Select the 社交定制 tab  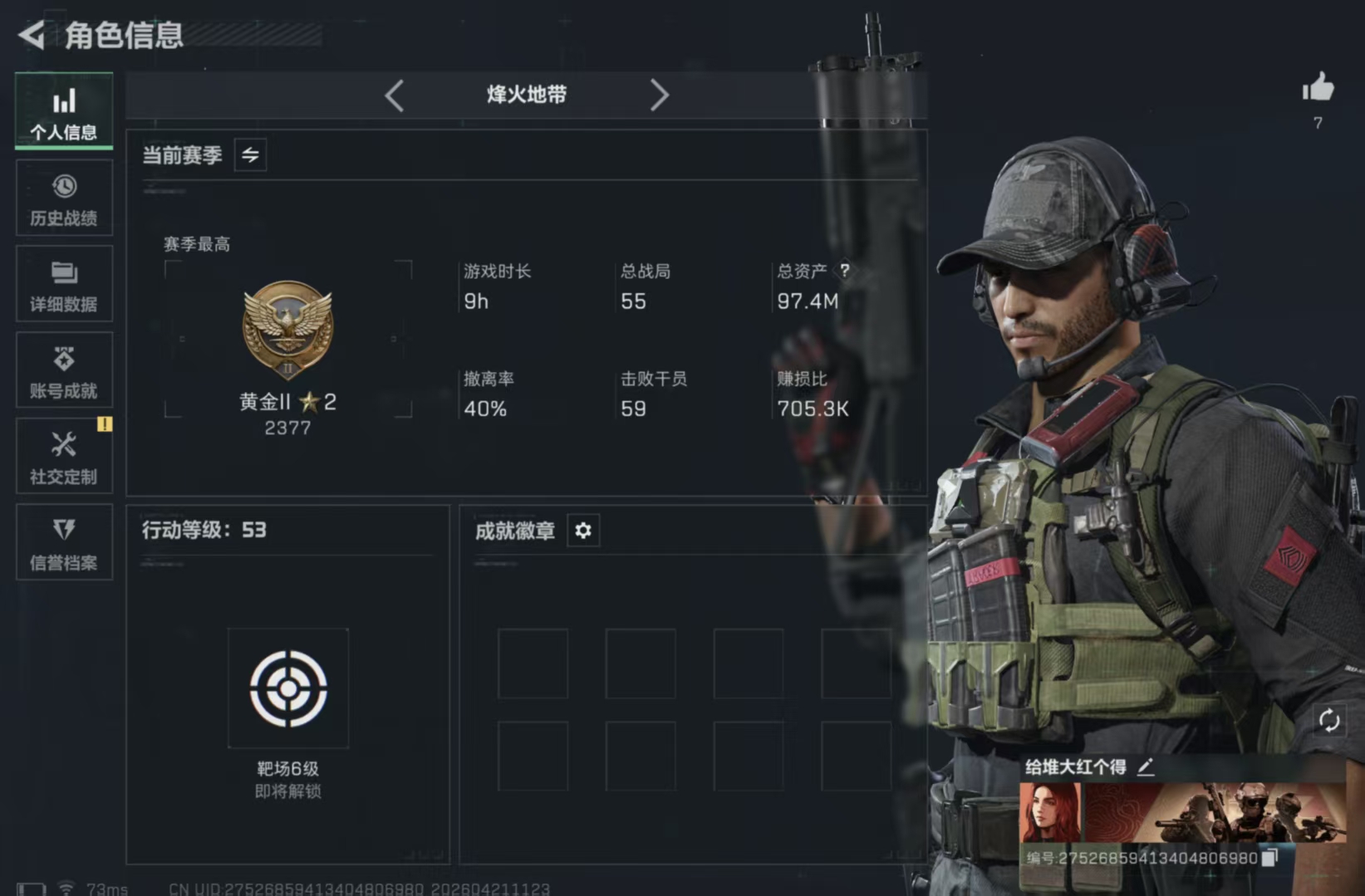click(x=64, y=457)
